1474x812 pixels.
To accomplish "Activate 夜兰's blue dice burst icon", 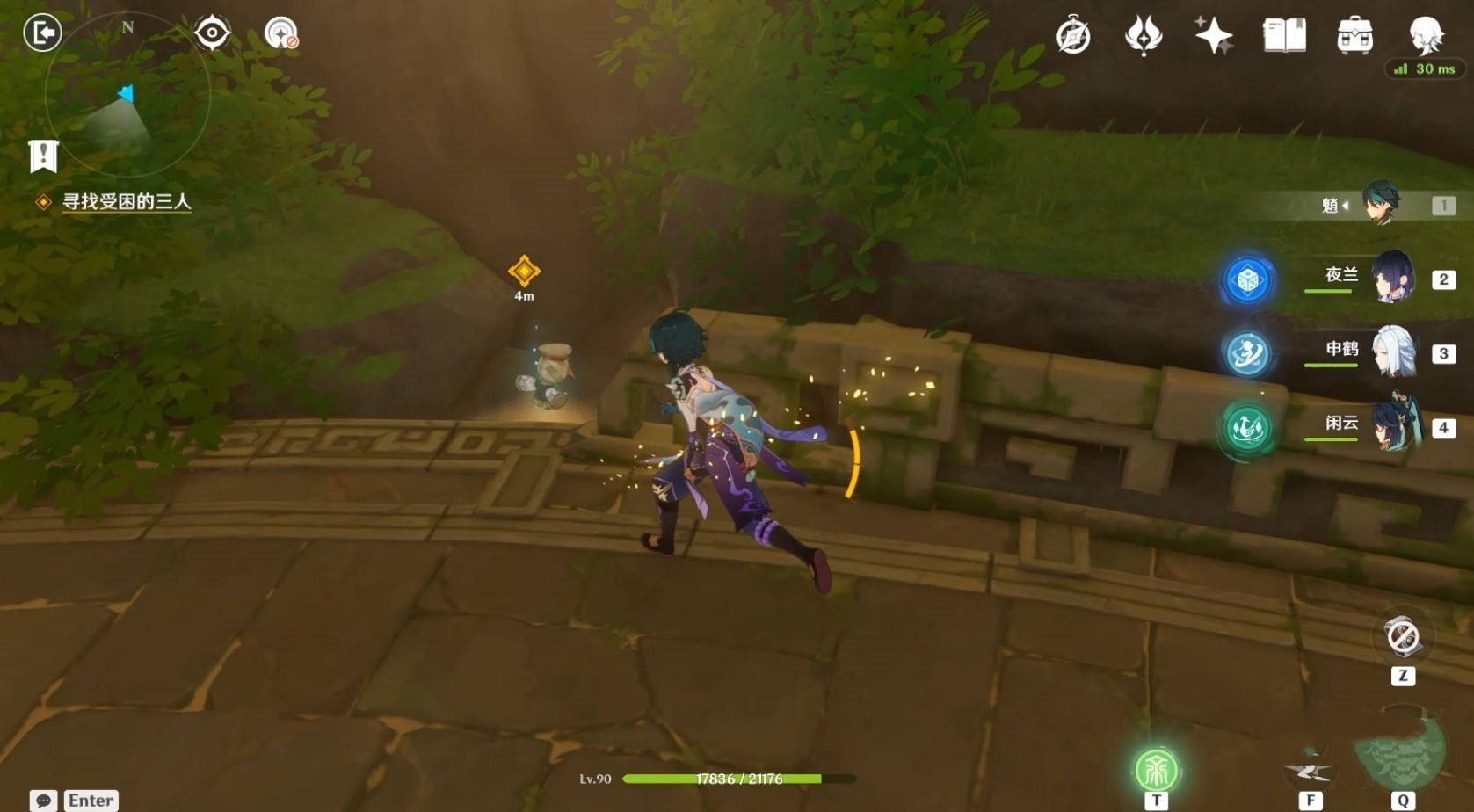I will pos(1247,280).
